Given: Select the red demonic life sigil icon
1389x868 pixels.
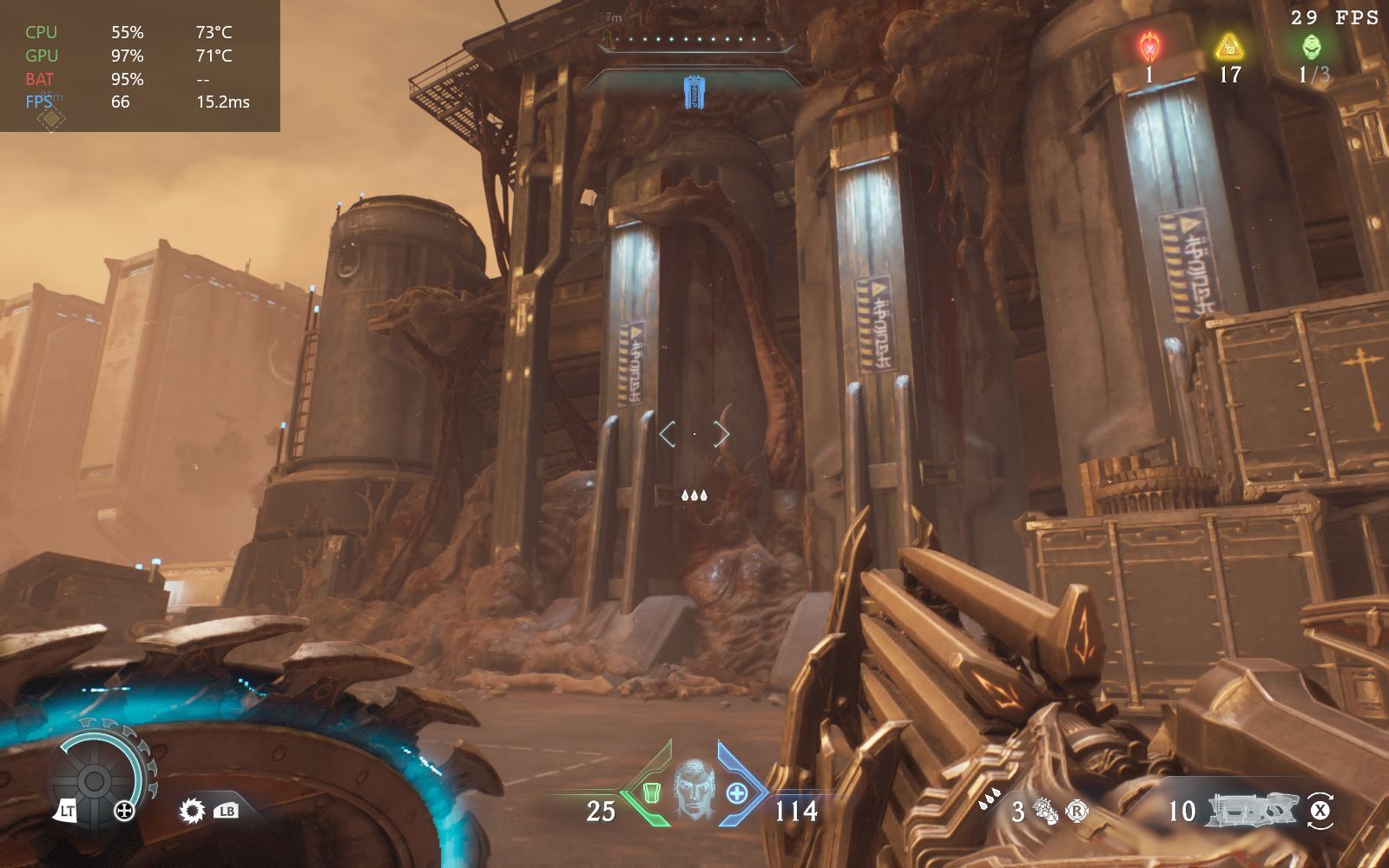Looking at the screenshot, I should pos(1149,46).
